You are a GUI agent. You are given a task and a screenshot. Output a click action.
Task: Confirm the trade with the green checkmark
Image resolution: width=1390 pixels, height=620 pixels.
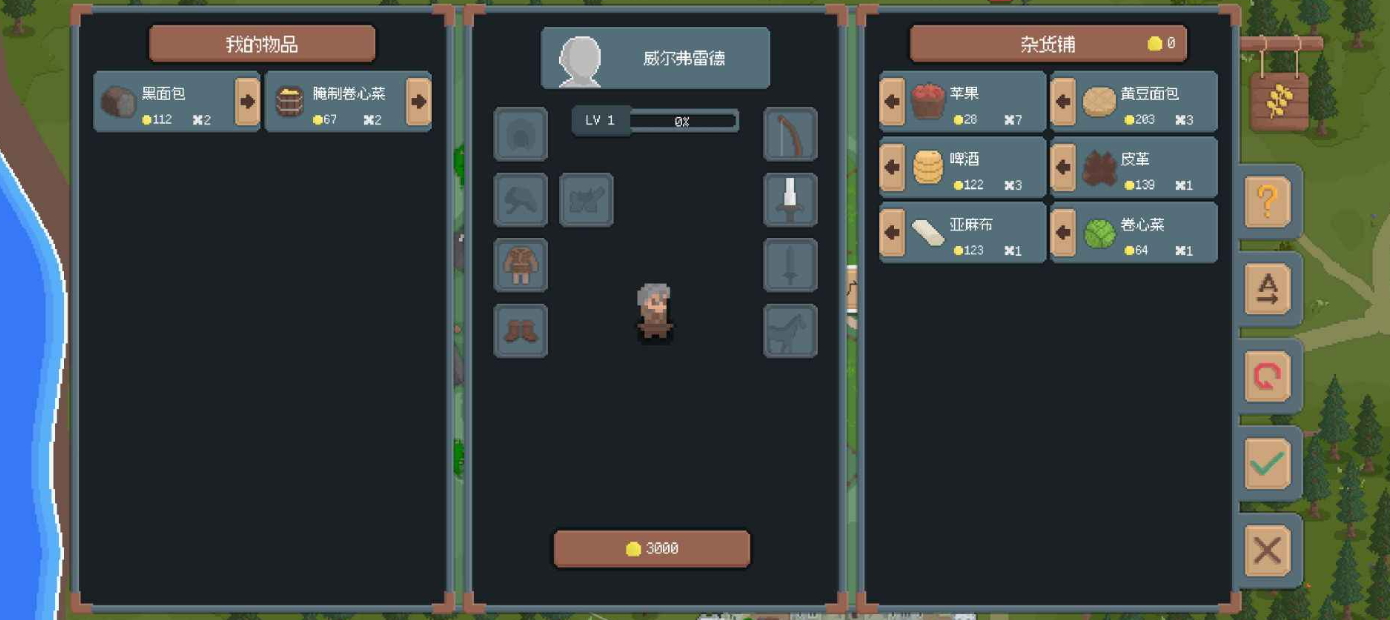pyautogui.click(x=1267, y=463)
